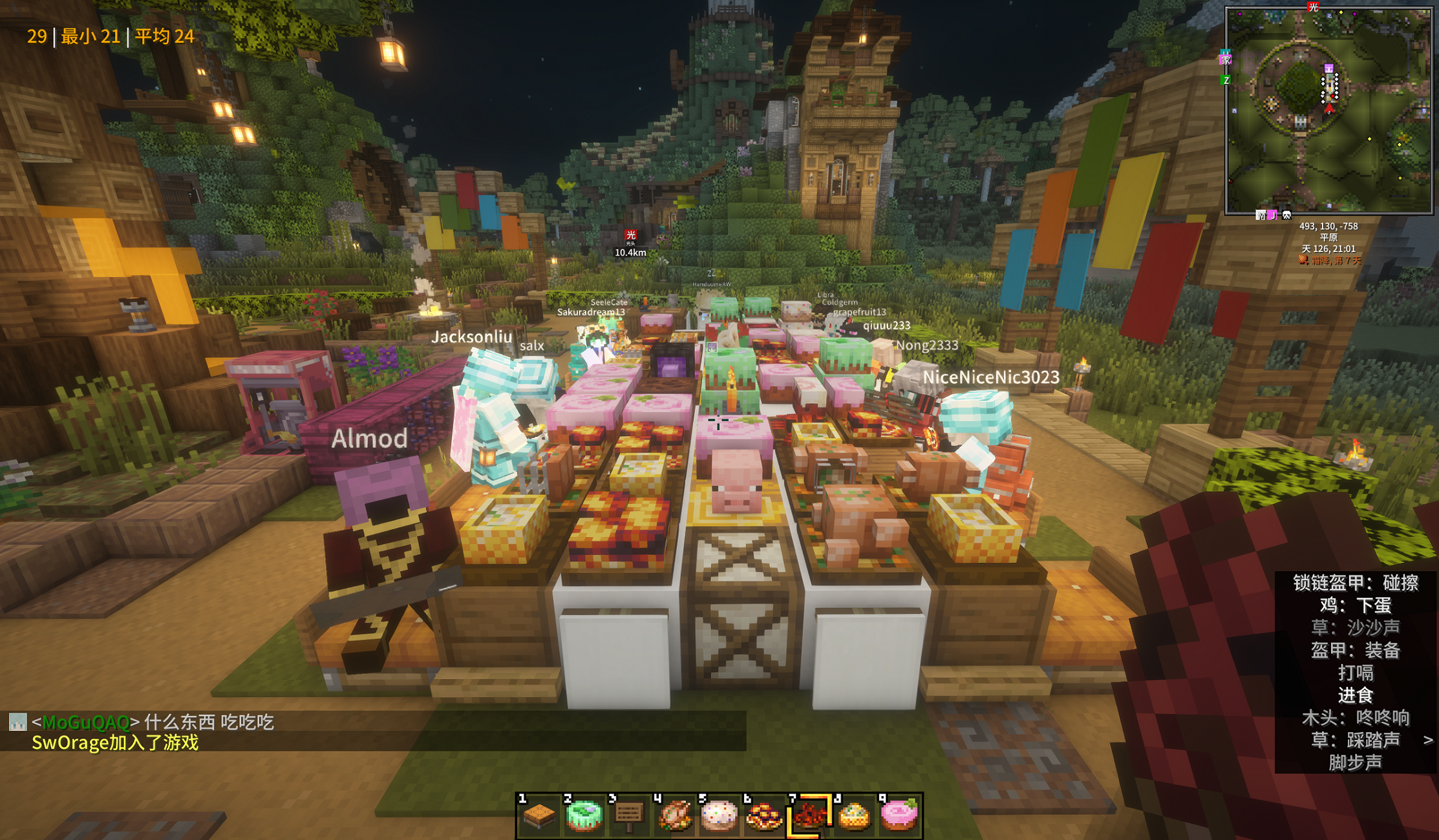Choose the yellow pie in slot eight
Viewport: 1439px width, 840px height.
coord(854,815)
